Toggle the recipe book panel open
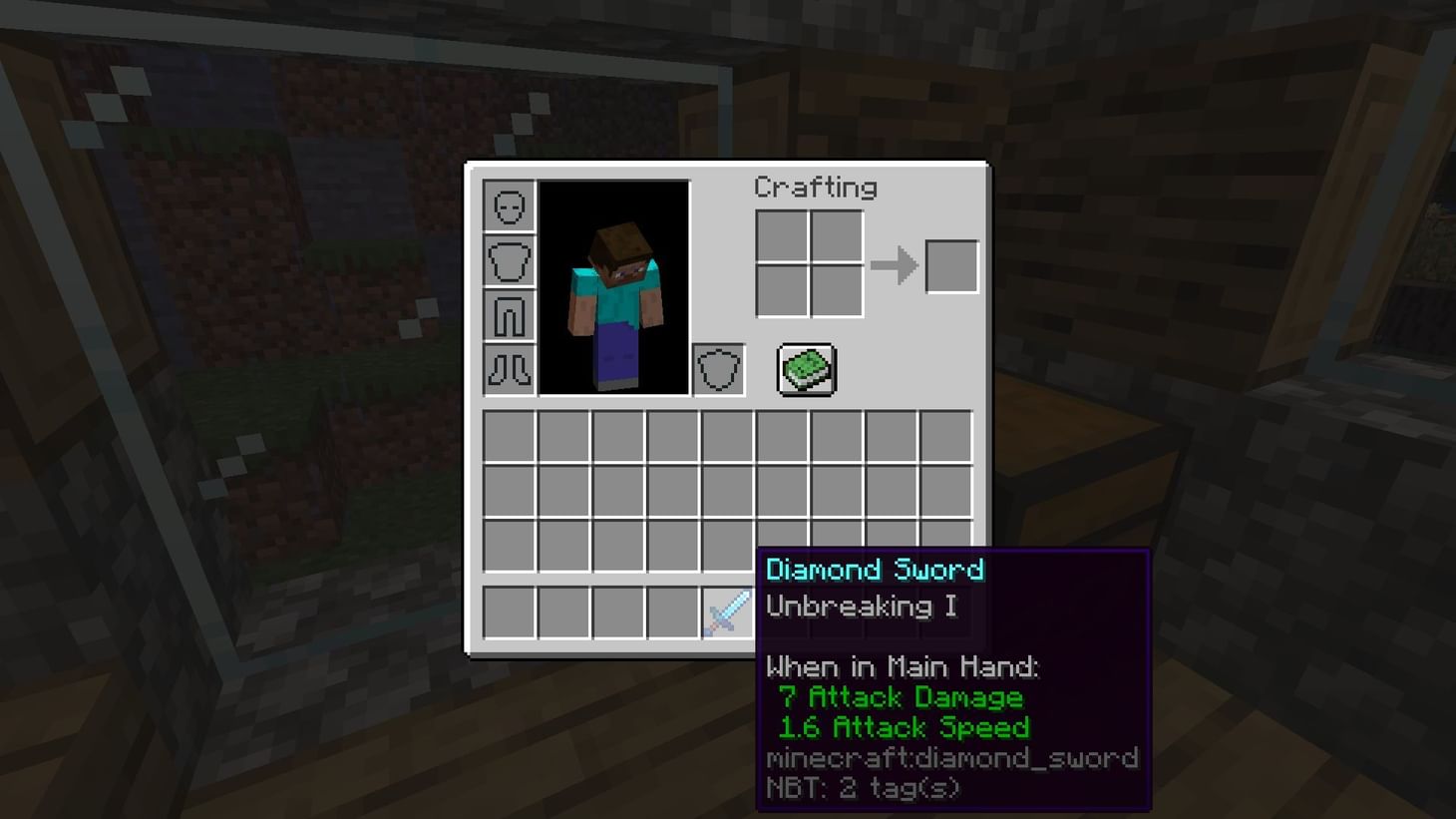The width and height of the screenshot is (1456, 819). [806, 368]
